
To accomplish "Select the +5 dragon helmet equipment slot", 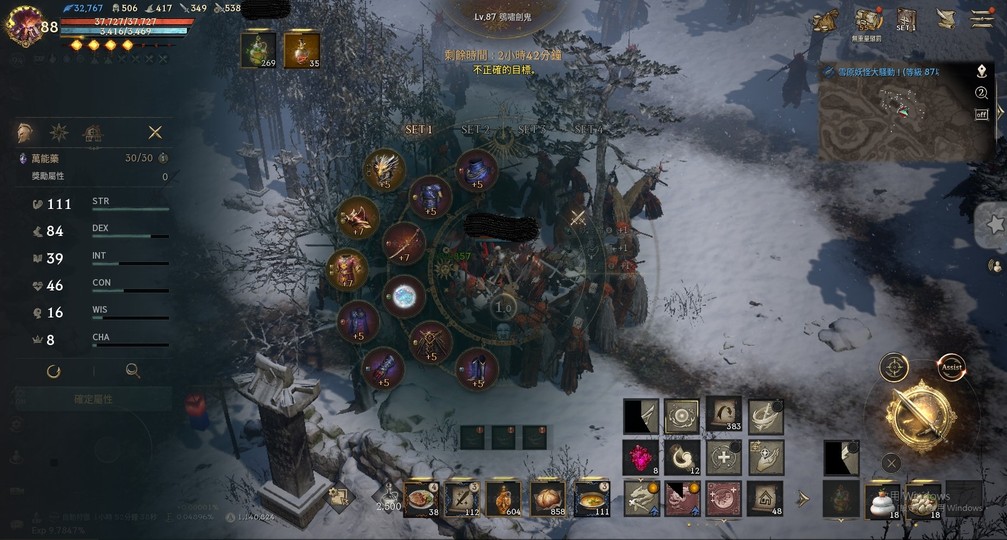I will coord(384,168).
